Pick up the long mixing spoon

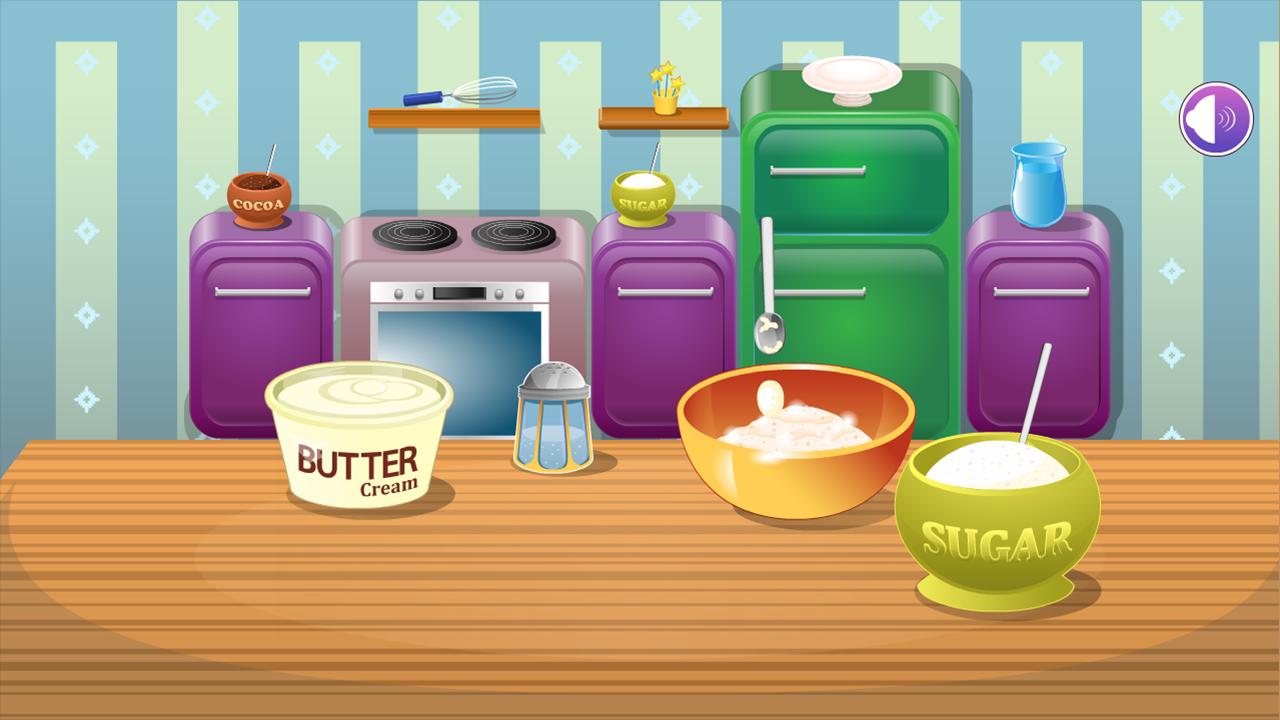pos(770,290)
